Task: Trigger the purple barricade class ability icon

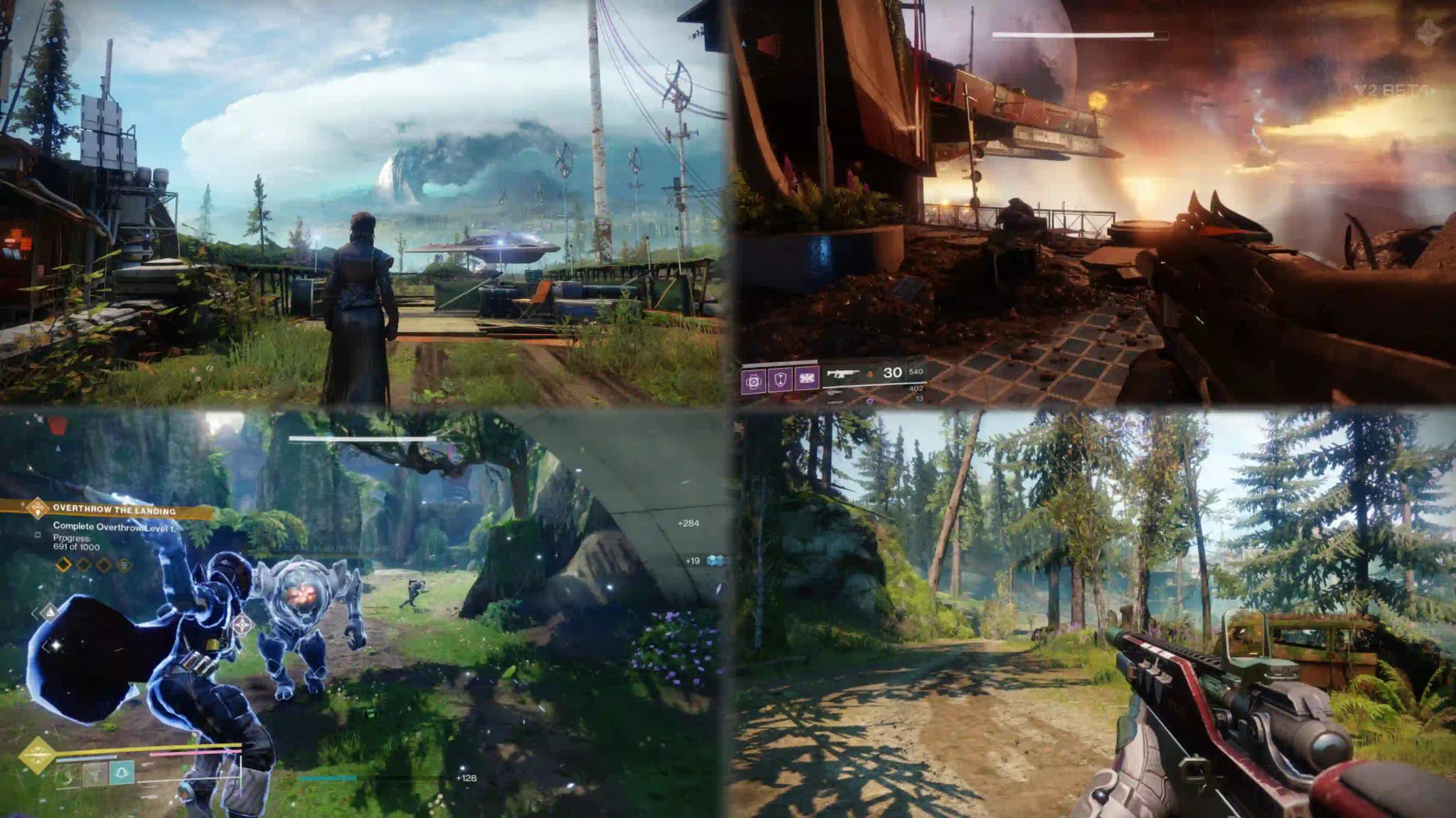Action: click(807, 379)
